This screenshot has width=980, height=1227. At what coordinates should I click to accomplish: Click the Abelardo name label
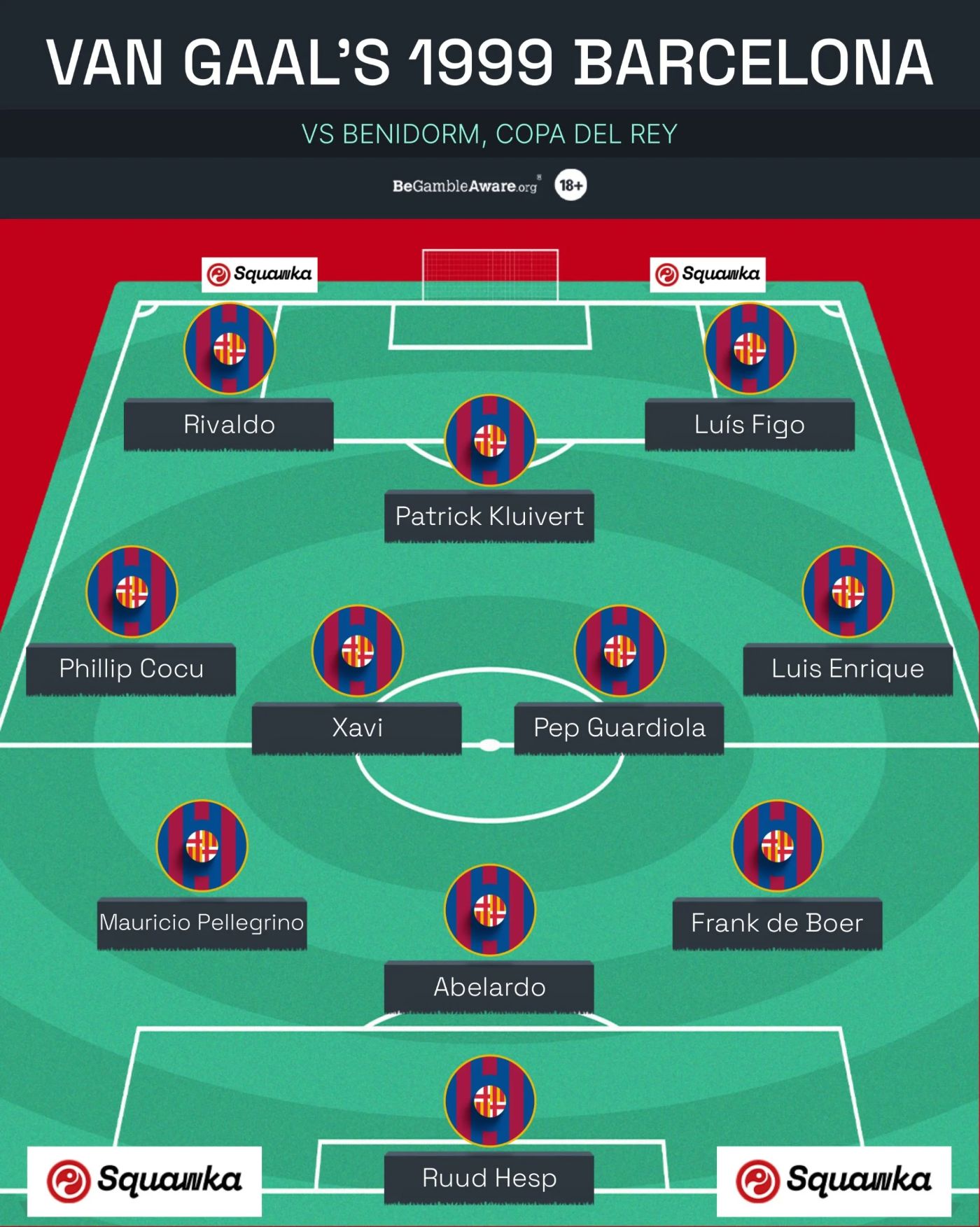[x=489, y=987]
